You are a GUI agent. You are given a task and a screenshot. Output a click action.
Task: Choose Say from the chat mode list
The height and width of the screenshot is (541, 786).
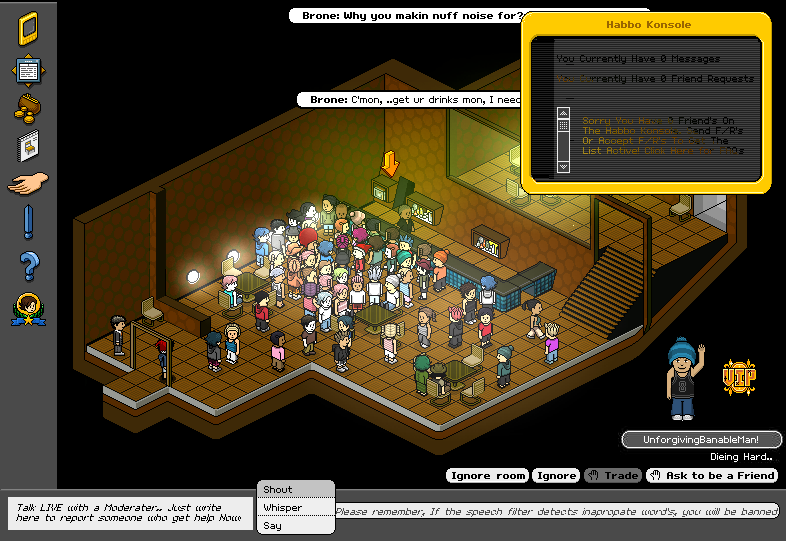(273, 526)
